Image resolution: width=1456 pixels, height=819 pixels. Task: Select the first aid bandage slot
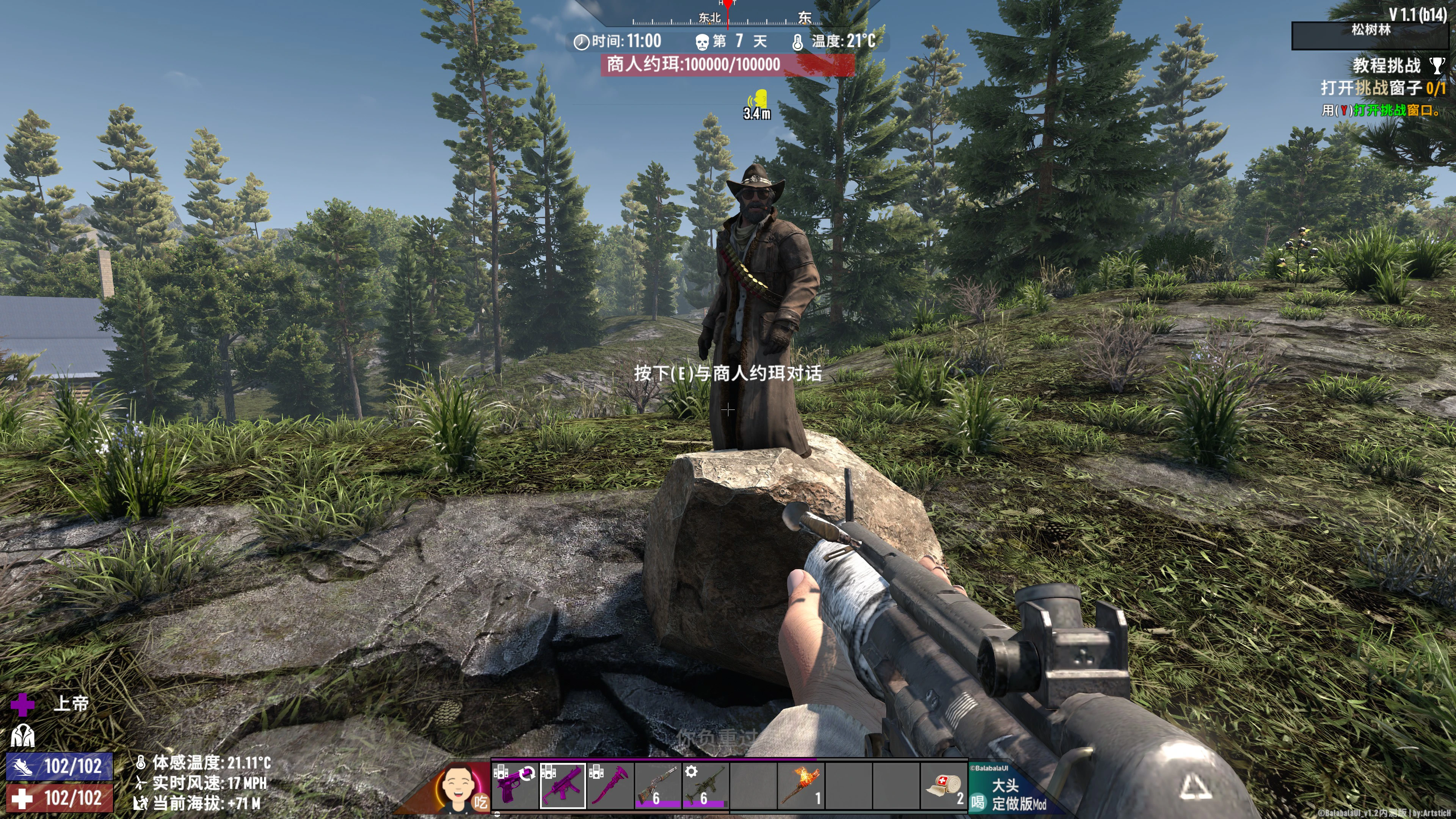coord(943,786)
